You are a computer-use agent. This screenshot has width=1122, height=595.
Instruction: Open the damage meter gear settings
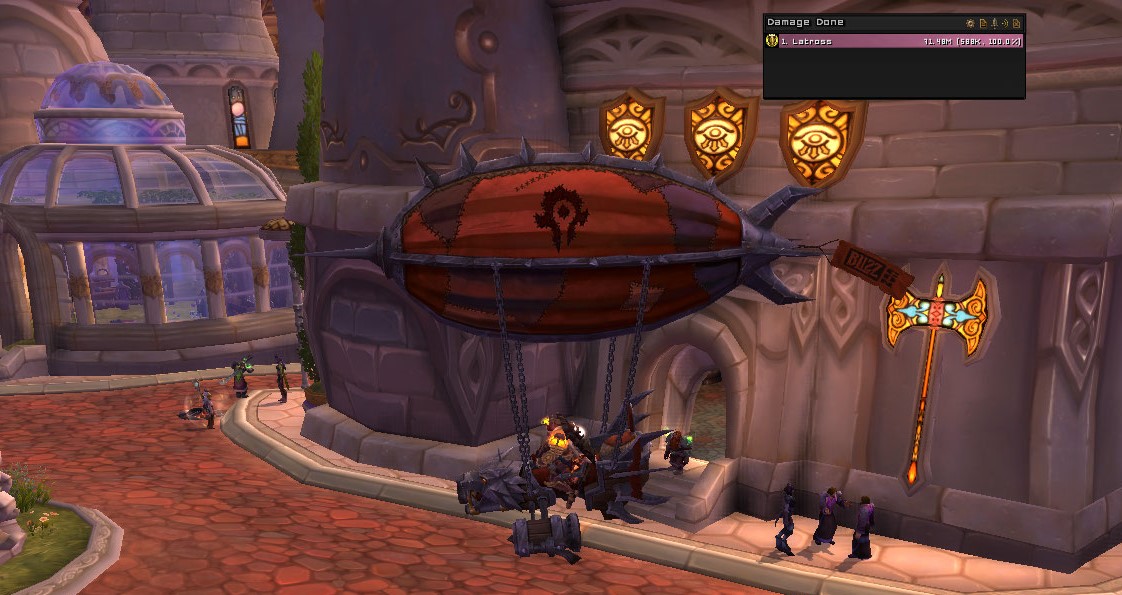970,22
